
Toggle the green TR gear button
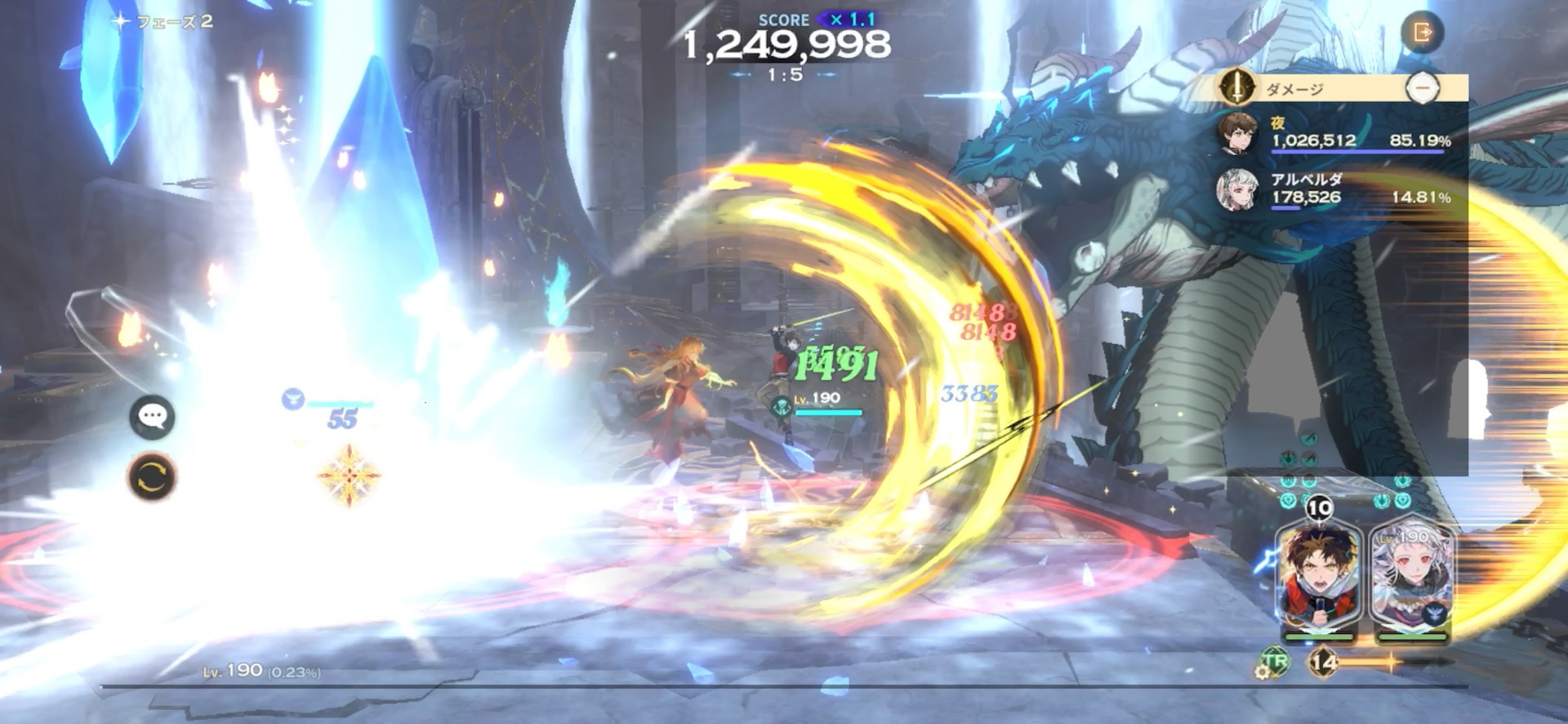click(1272, 663)
